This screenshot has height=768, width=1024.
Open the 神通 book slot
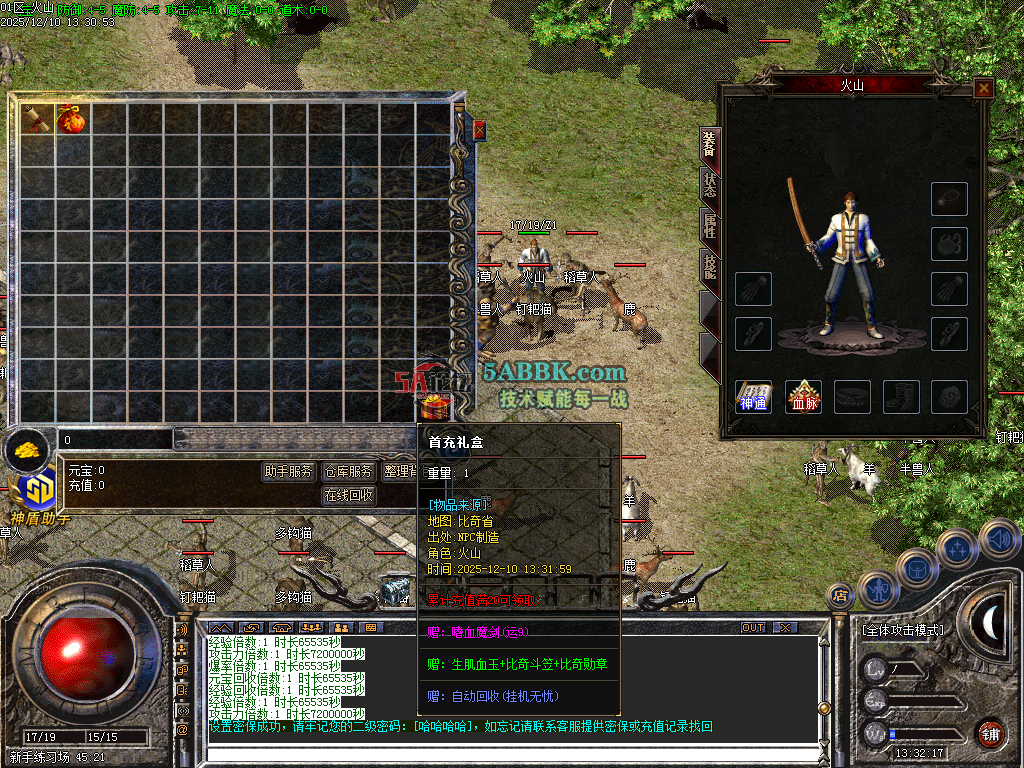tap(753, 397)
